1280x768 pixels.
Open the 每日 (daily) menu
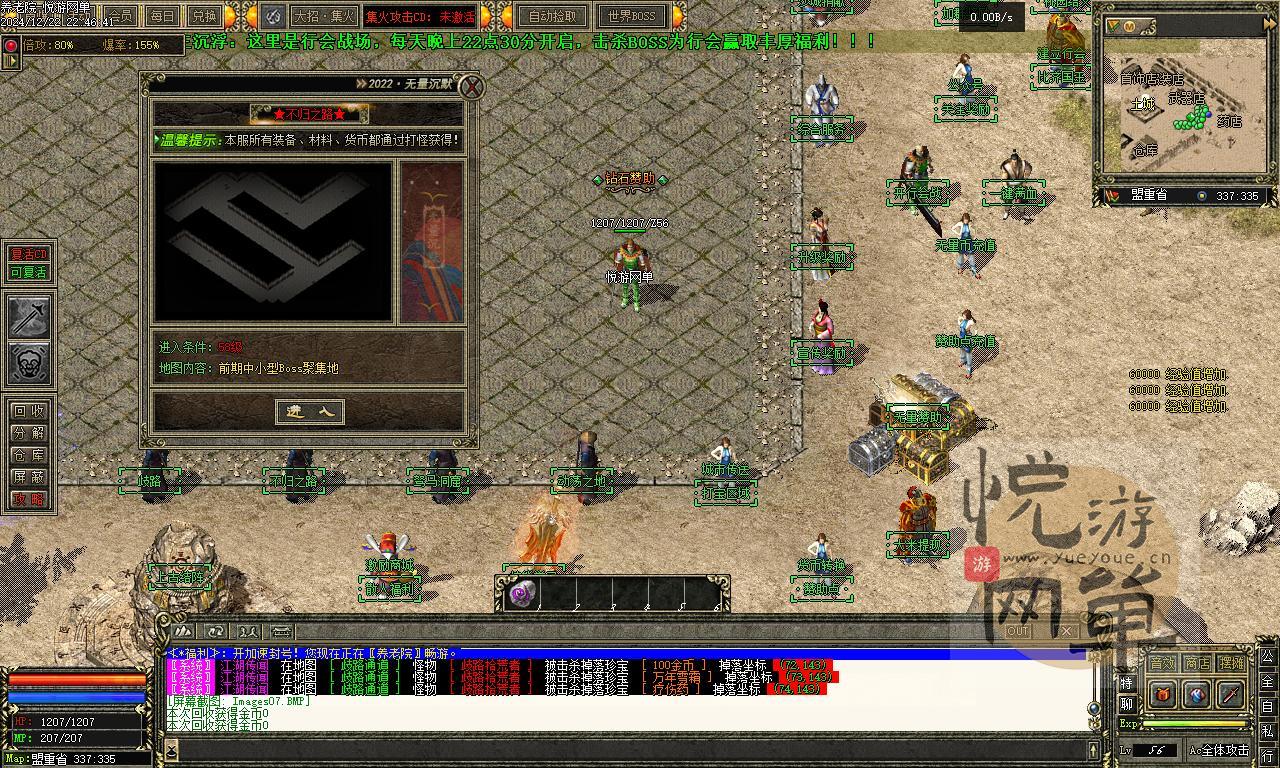click(x=162, y=16)
